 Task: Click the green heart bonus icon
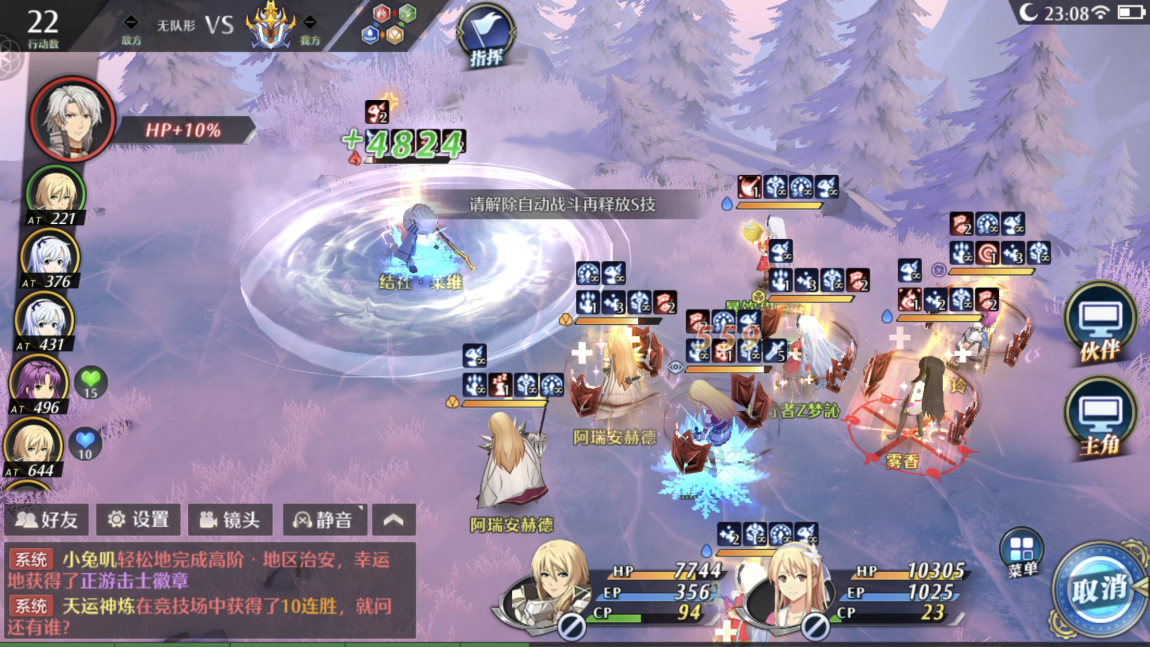pyautogui.click(x=91, y=381)
